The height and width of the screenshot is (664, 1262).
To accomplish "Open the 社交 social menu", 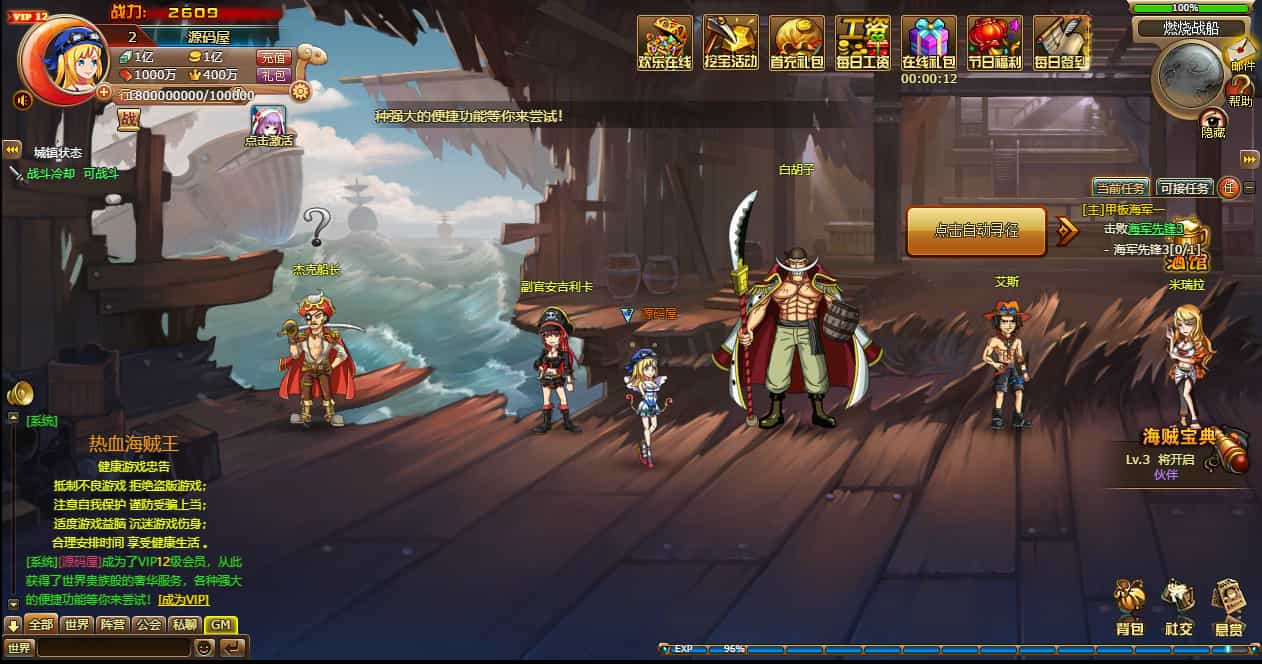I will [x=1178, y=606].
